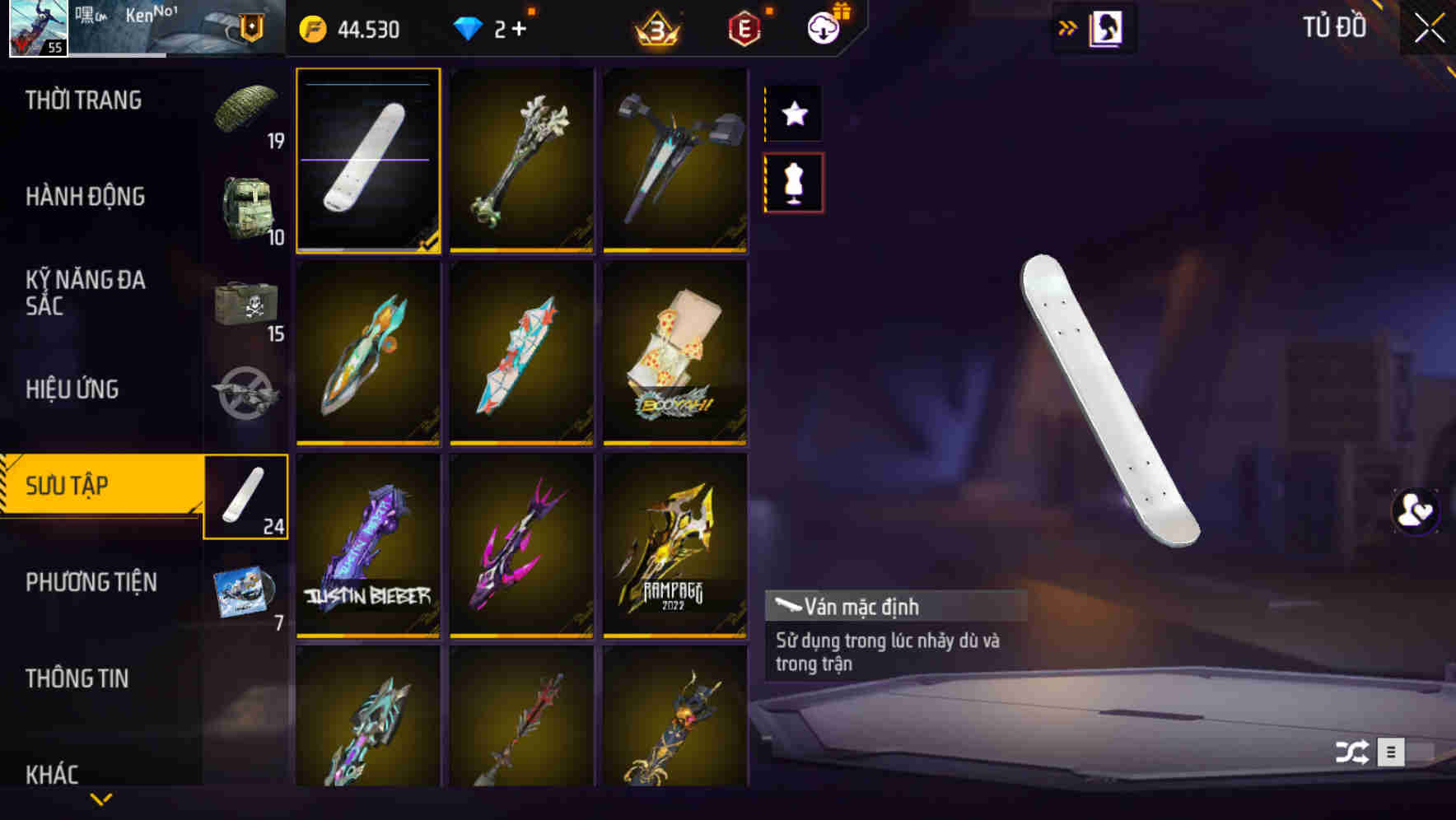Expand the chevron below KHÁC
Viewport: 1456px width, 820px height.
pyautogui.click(x=101, y=798)
